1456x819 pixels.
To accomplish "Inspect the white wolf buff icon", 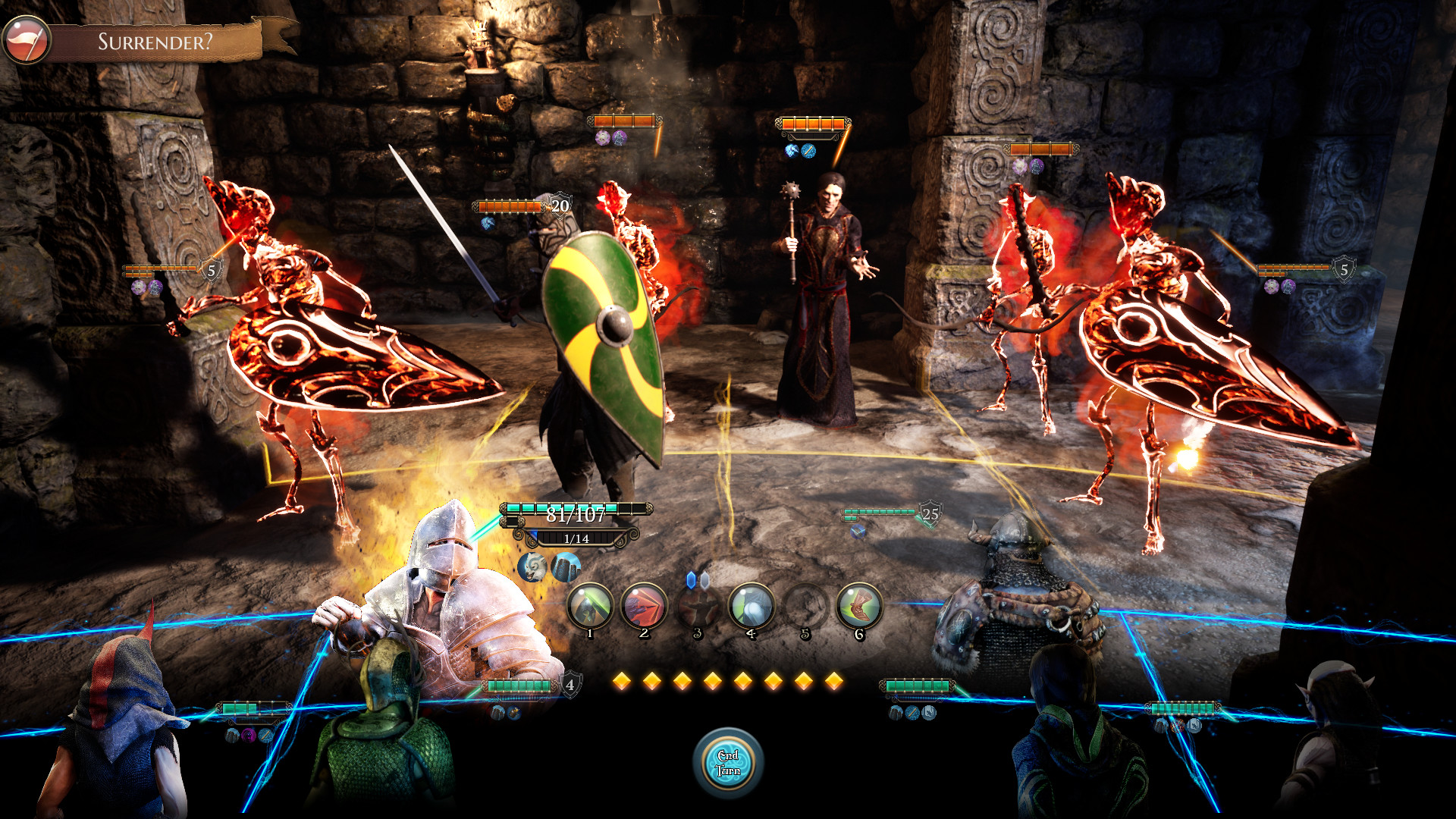I will click(x=532, y=567).
